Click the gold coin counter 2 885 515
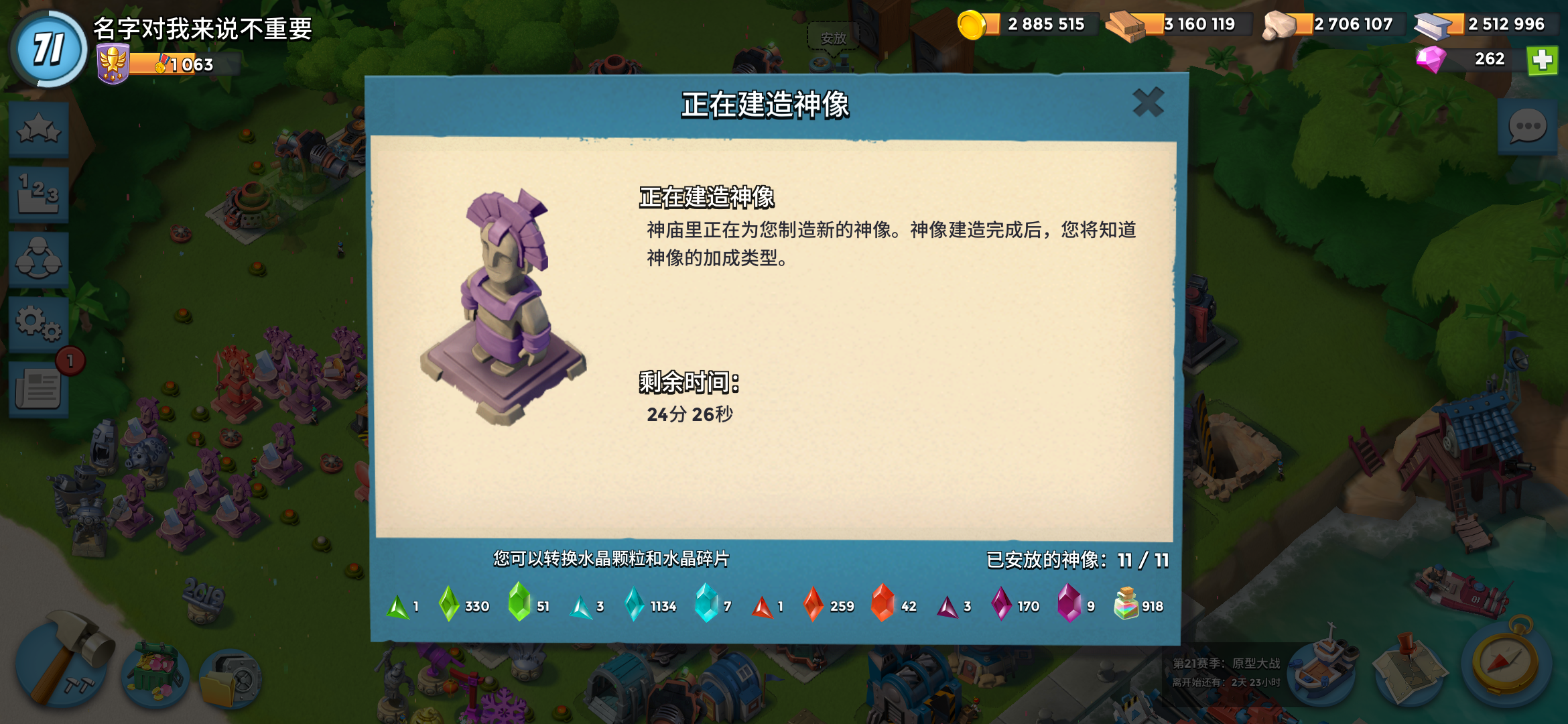The width and height of the screenshot is (1568, 724). tap(1032, 24)
